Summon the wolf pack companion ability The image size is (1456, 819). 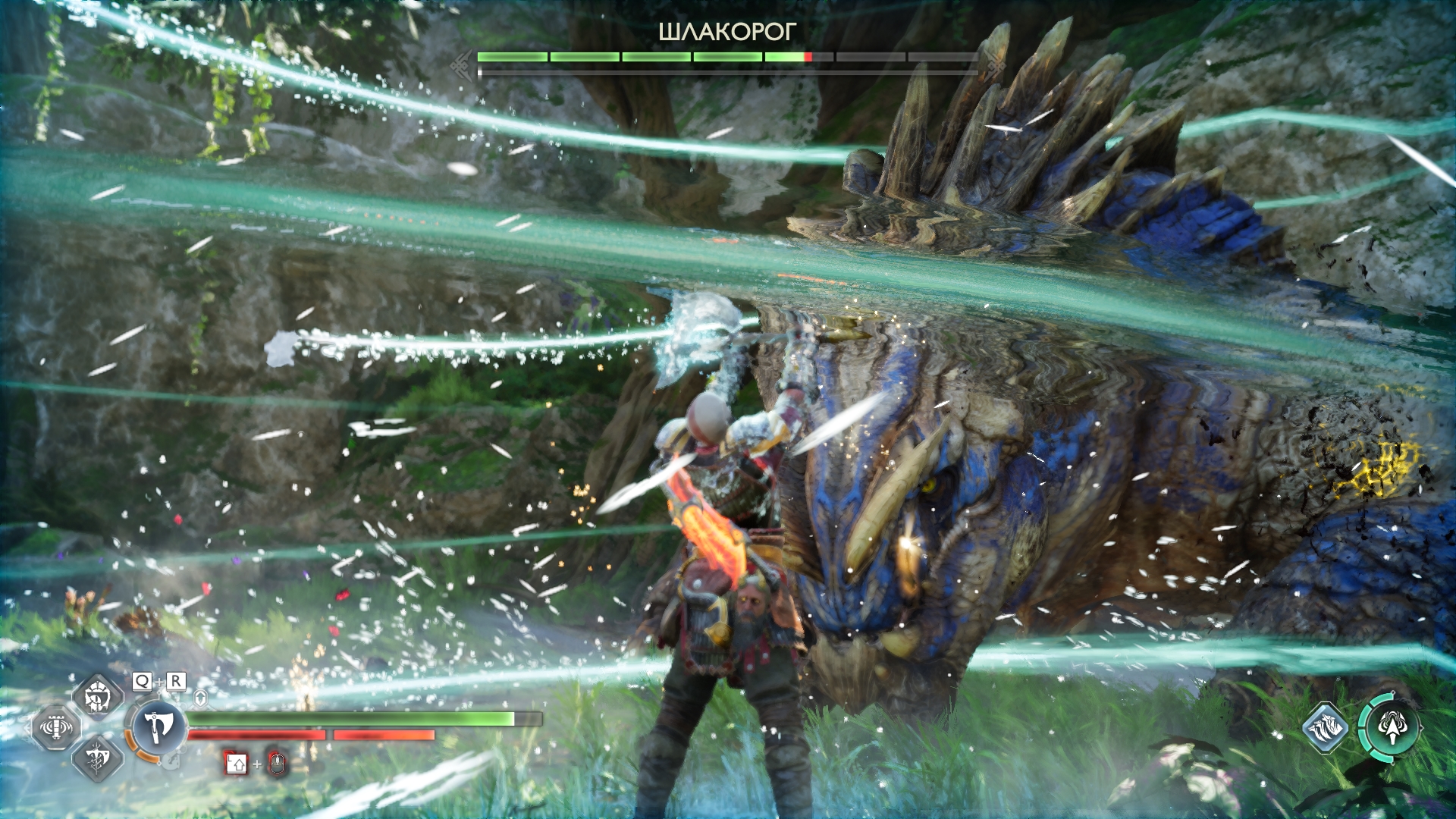(1325, 728)
